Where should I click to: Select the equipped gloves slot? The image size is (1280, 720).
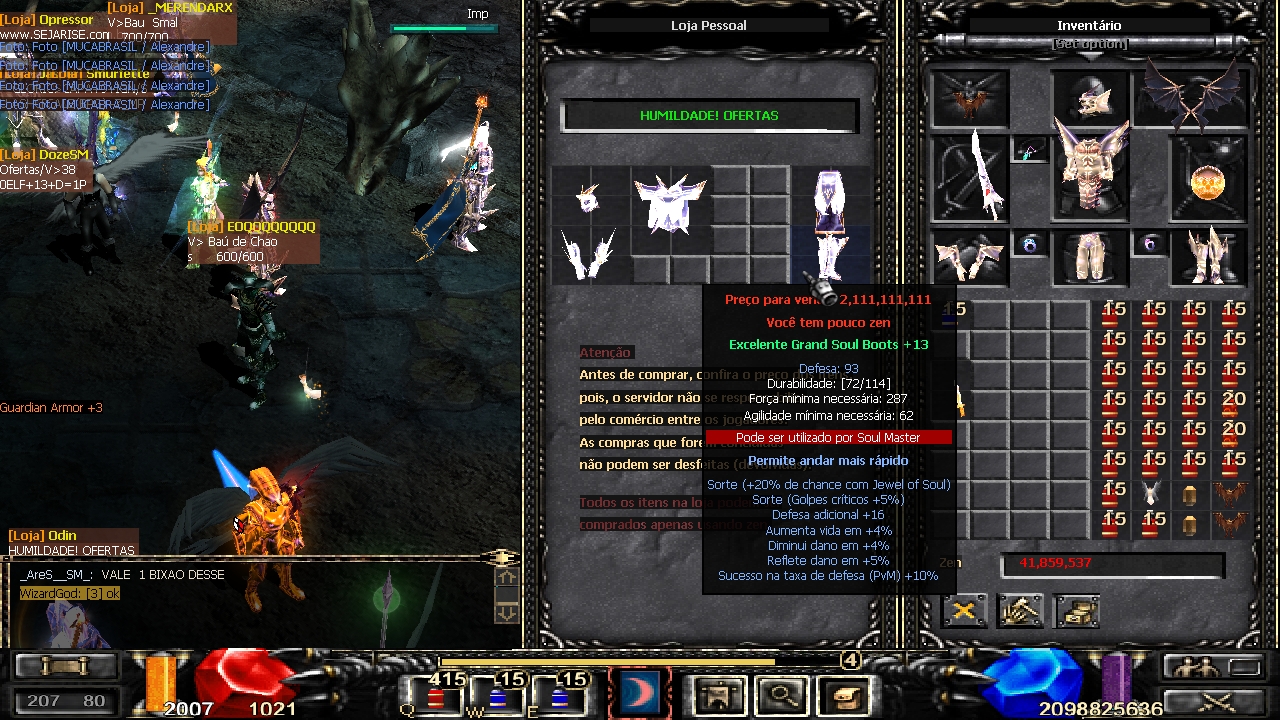click(968, 257)
